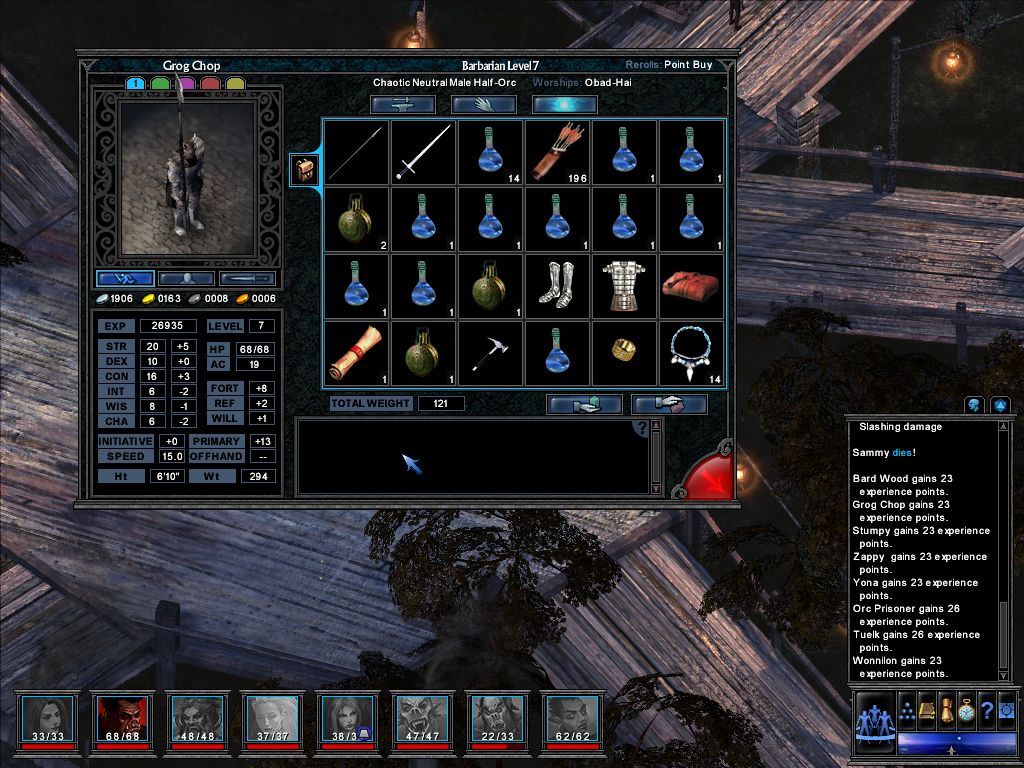Select the war pick item
Viewport: 1024px width, 768px height.
[490, 352]
